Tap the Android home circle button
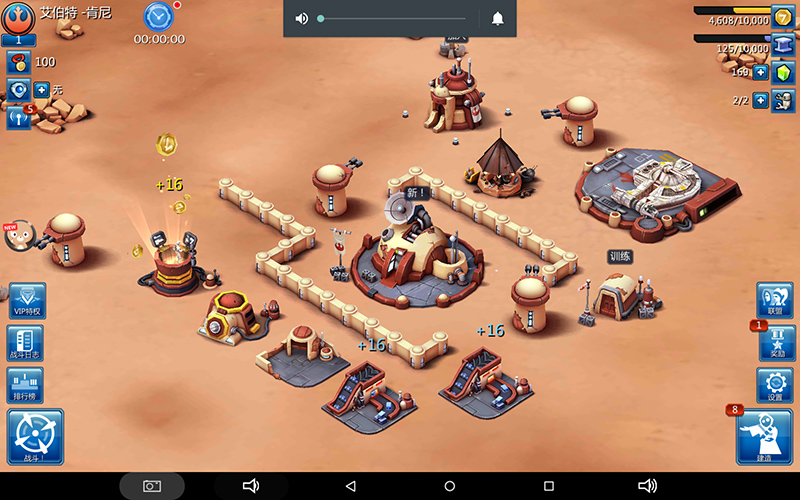Viewport: 800px width, 500px height. point(450,486)
